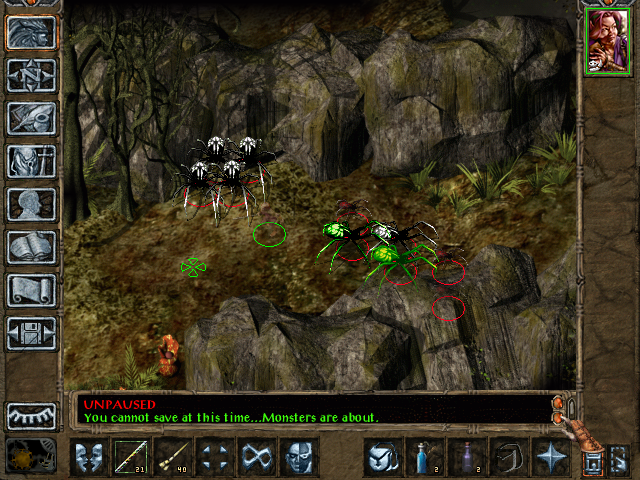Use the blue potion quick item

pyautogui.click(x=424, y=457)
